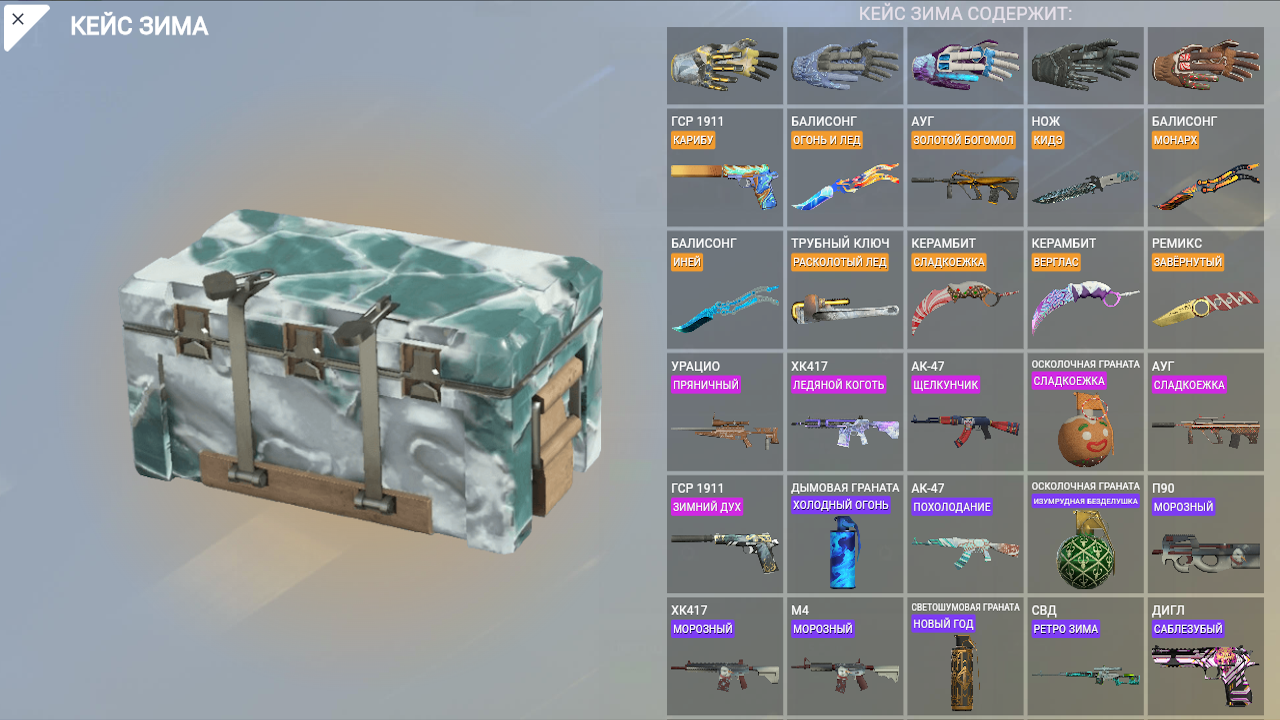Open the P90 Frosty skin
Image resolution: width=1280 pixels, height=720 pixels.
1205,533
